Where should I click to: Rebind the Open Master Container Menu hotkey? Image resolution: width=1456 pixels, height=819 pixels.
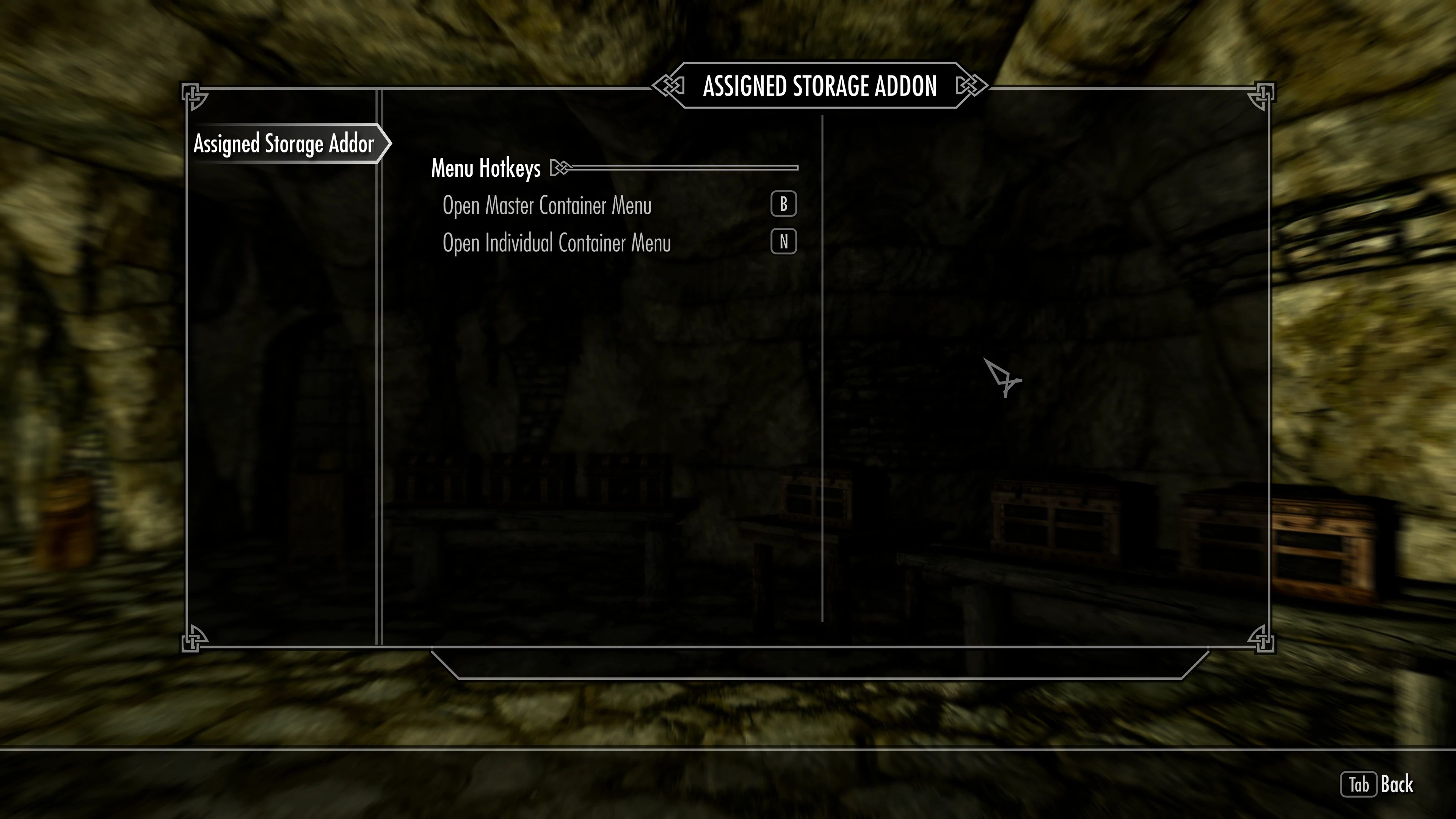(783, 205)
